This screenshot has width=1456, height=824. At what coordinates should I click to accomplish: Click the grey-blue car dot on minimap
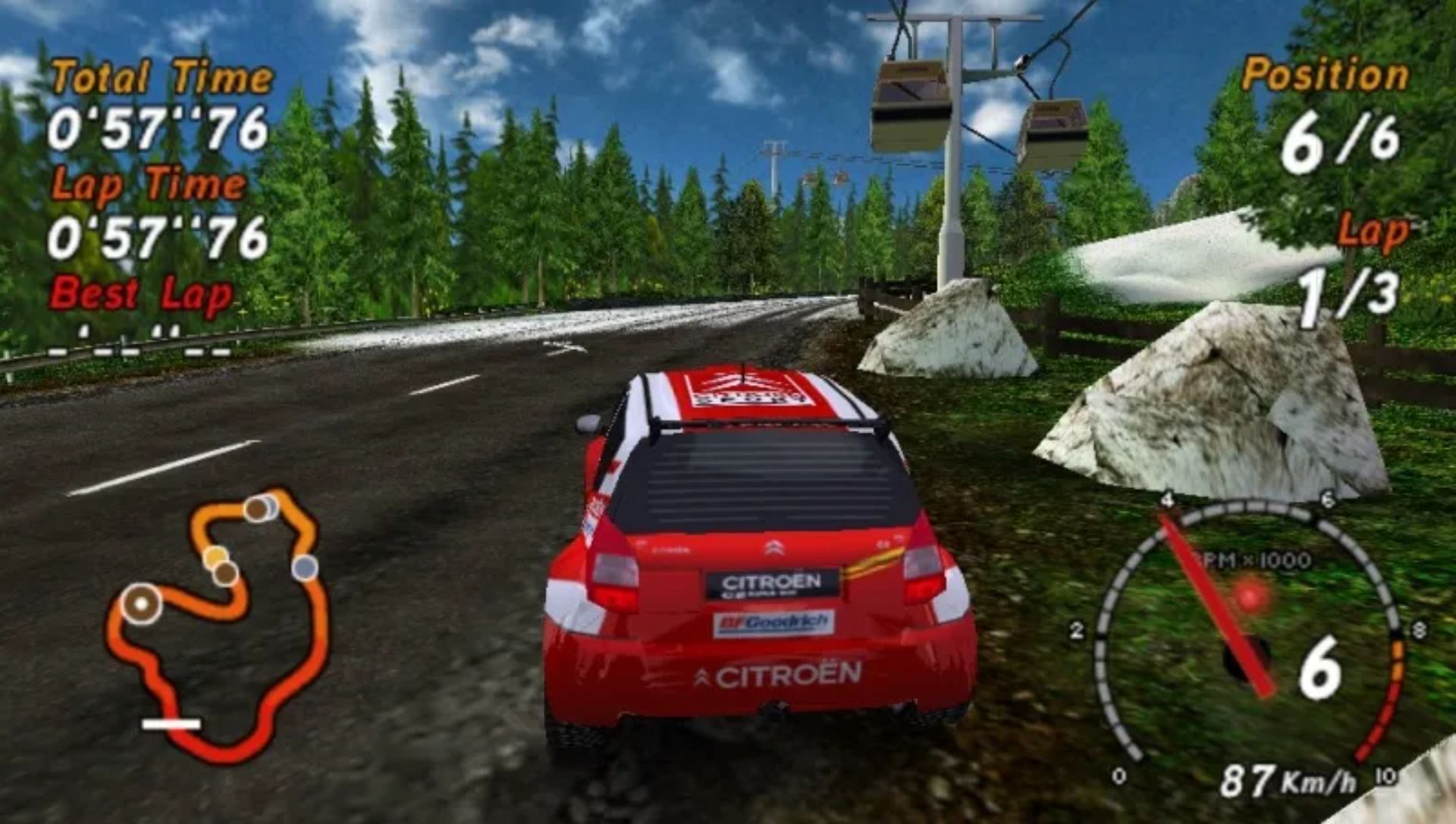point(305,567)
